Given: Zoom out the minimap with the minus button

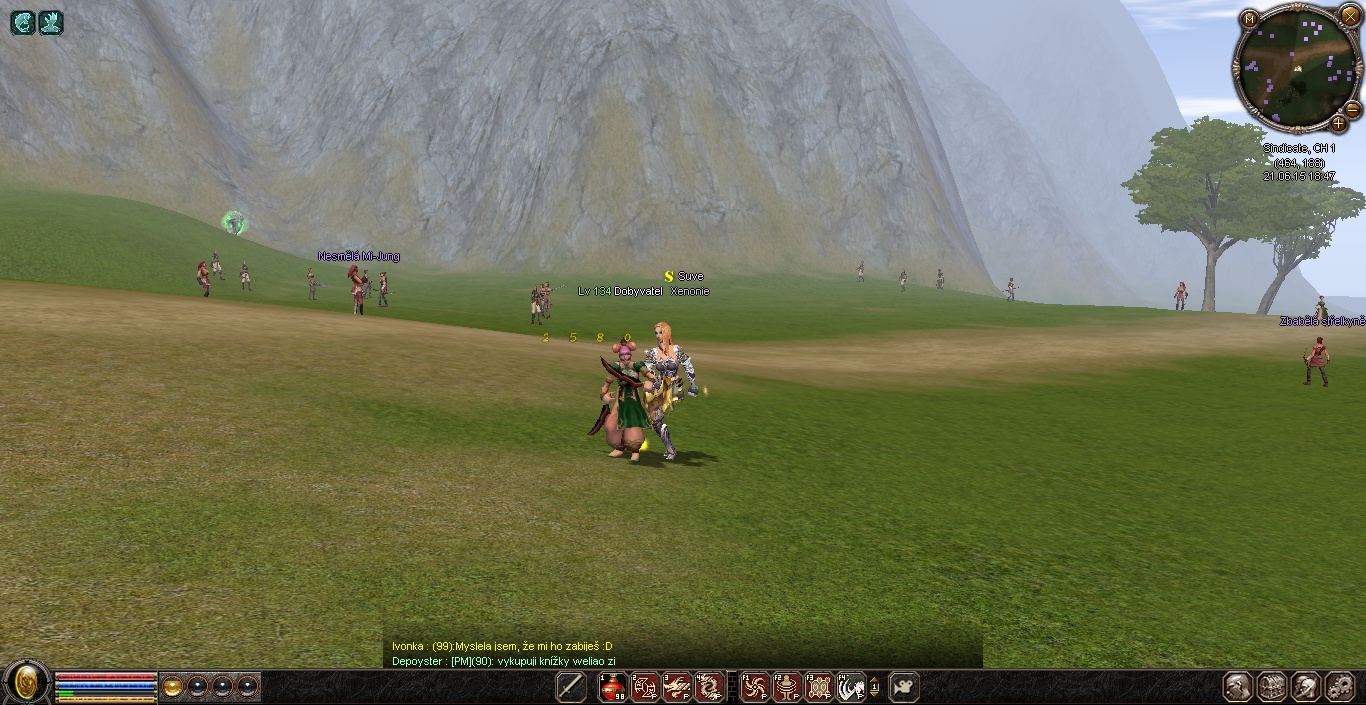Looking at the screenshot, I should [1352, 109].
